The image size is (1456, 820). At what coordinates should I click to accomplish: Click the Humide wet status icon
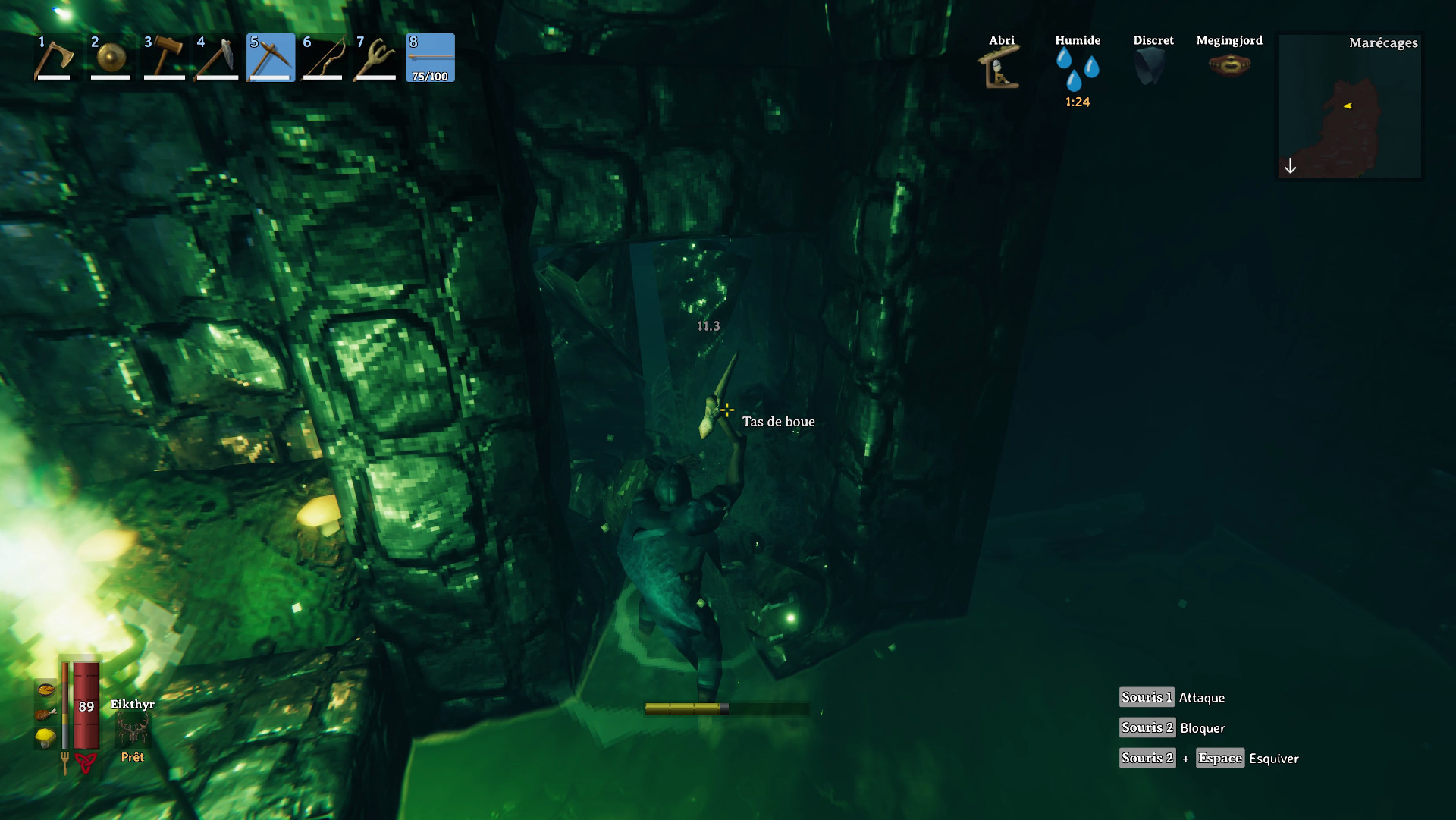pyautogui.click(x=1078, y=68)
